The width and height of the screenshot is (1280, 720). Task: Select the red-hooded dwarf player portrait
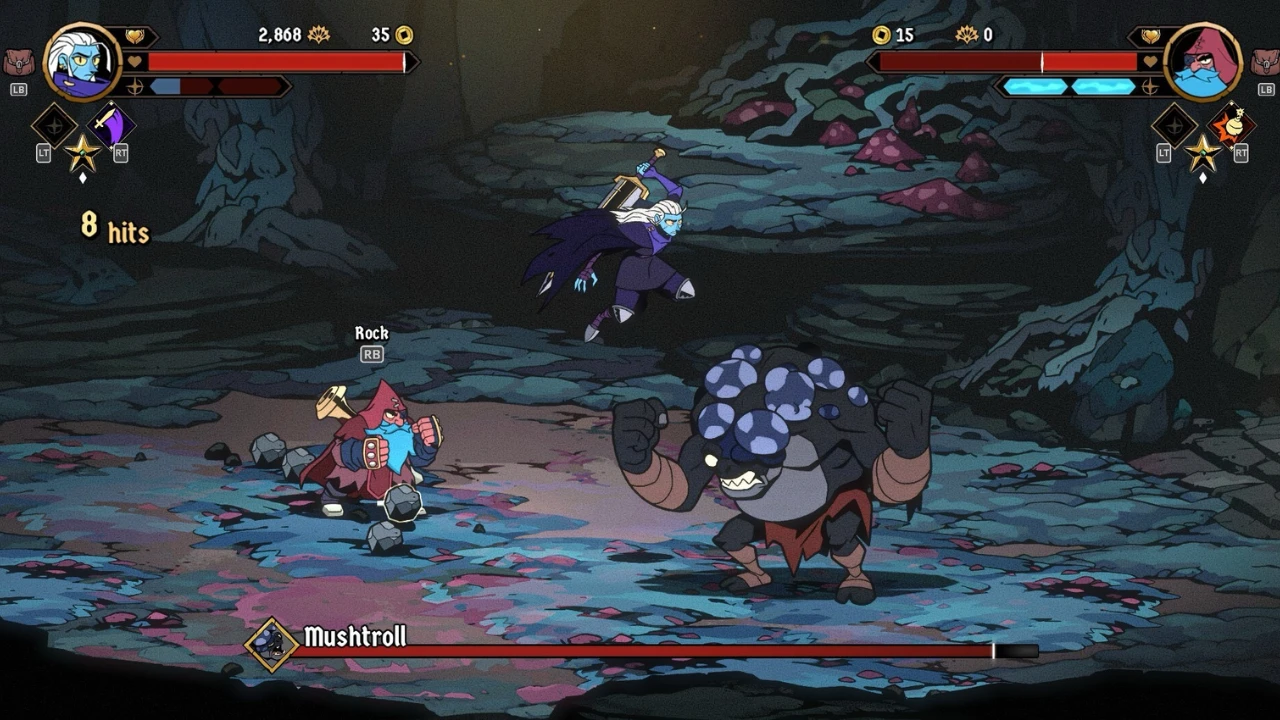point(1203,62)
